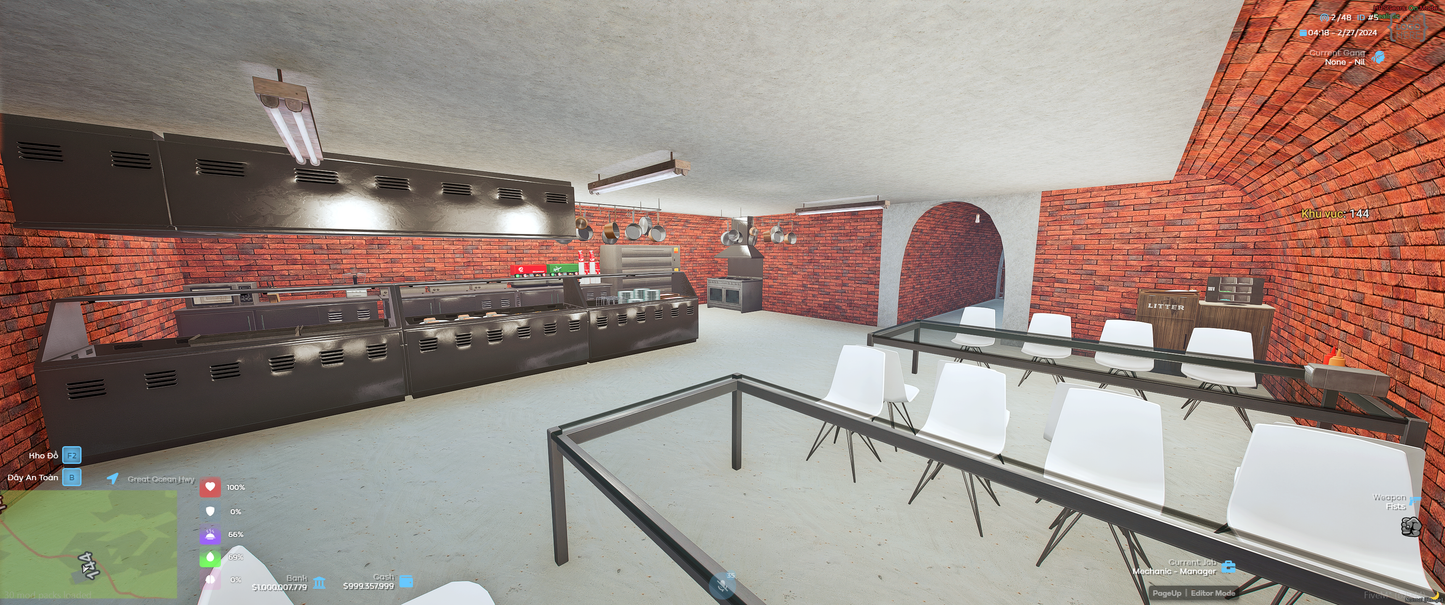Screen dimensions: 1445x605
Task: Click the minimap showing area 144
Action: 89,543
